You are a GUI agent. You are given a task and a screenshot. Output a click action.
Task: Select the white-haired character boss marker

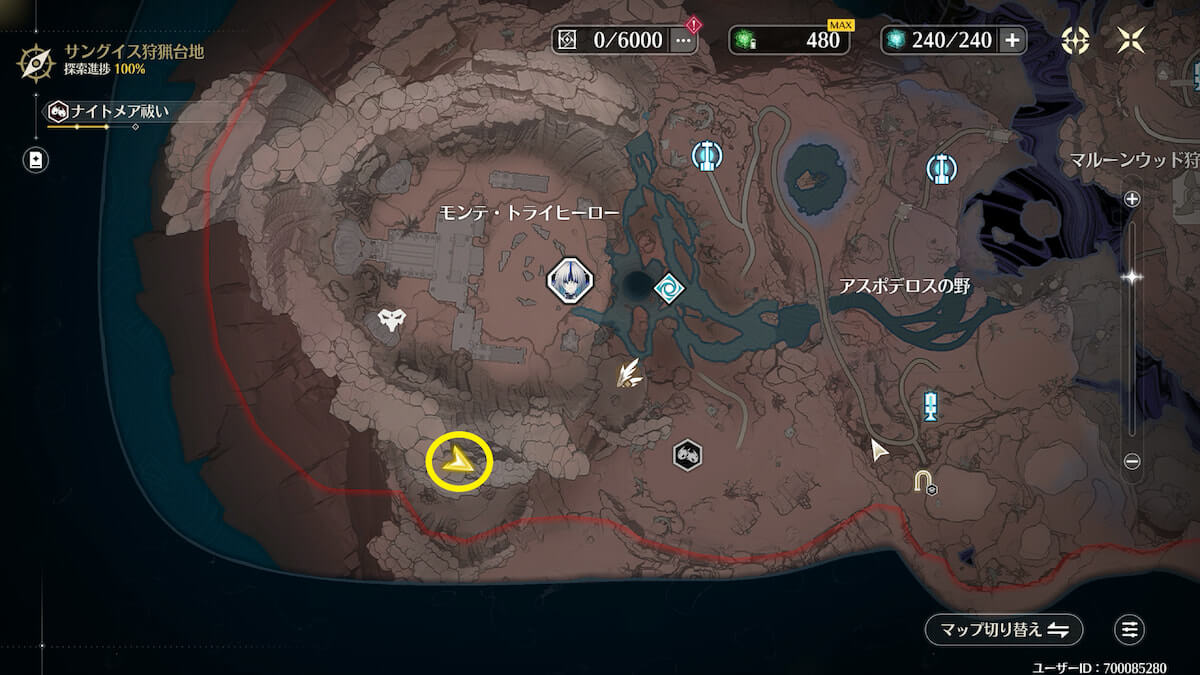tap(570, 279)
